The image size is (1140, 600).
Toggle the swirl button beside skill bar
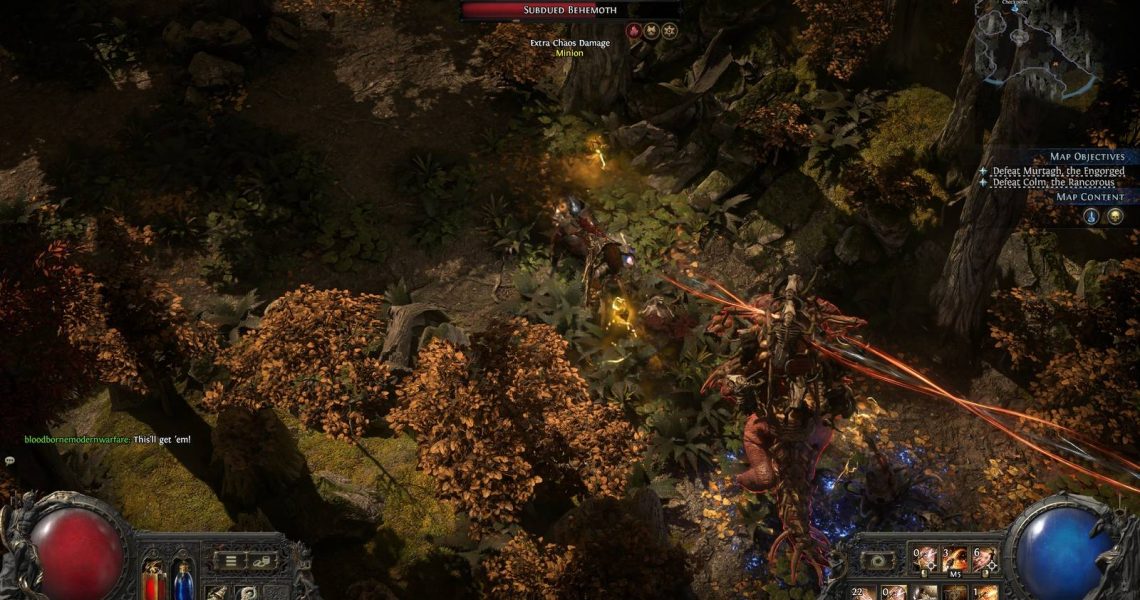[x=878, y=561]
